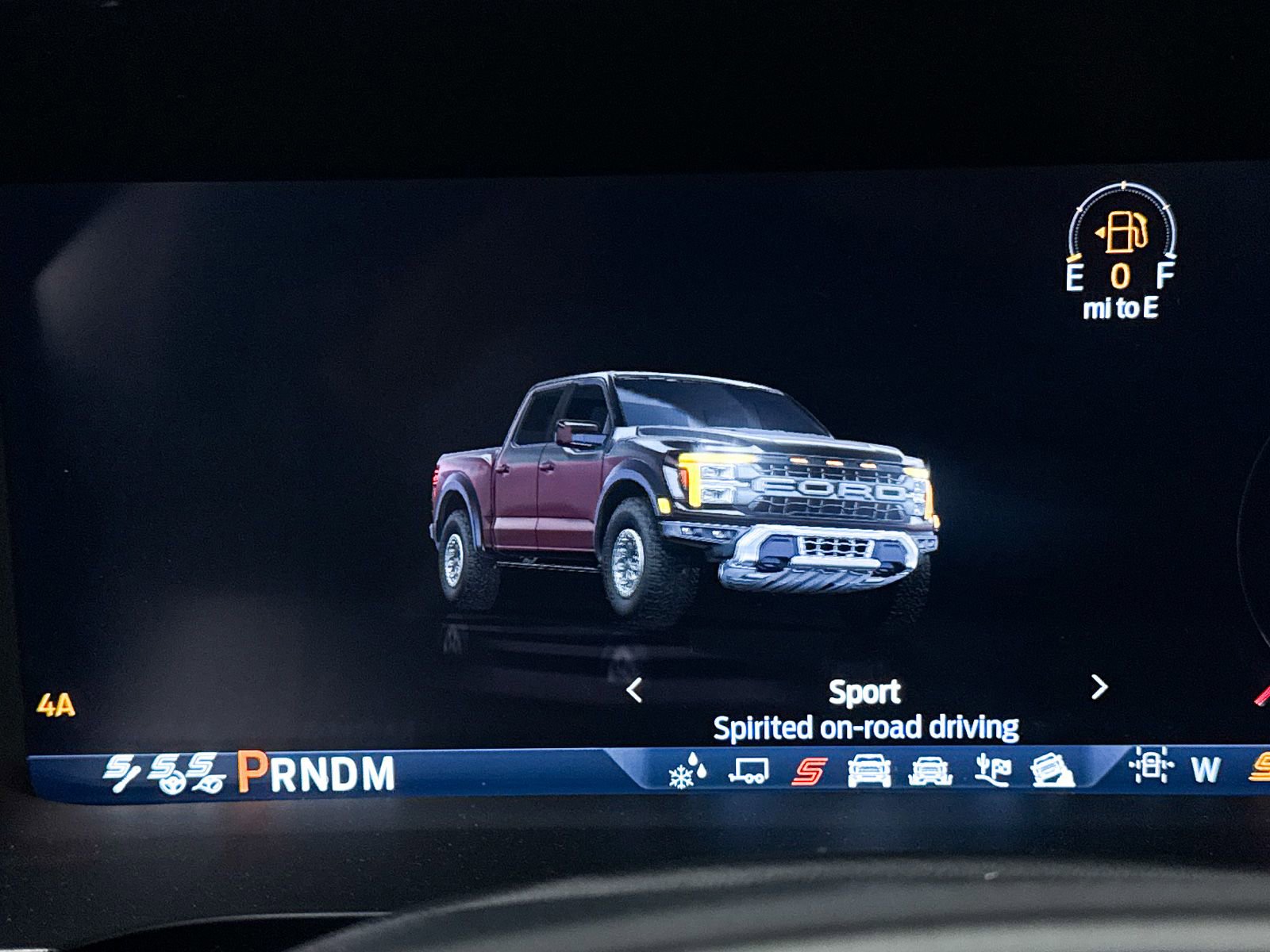Click the red Sport mode S icon

click(x=810, y=770)
